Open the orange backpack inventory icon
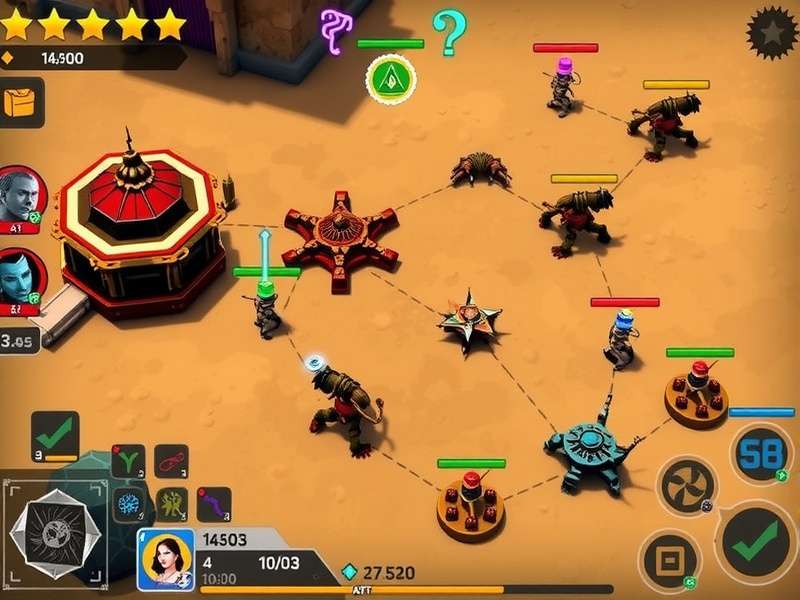 tap(21, 103)
